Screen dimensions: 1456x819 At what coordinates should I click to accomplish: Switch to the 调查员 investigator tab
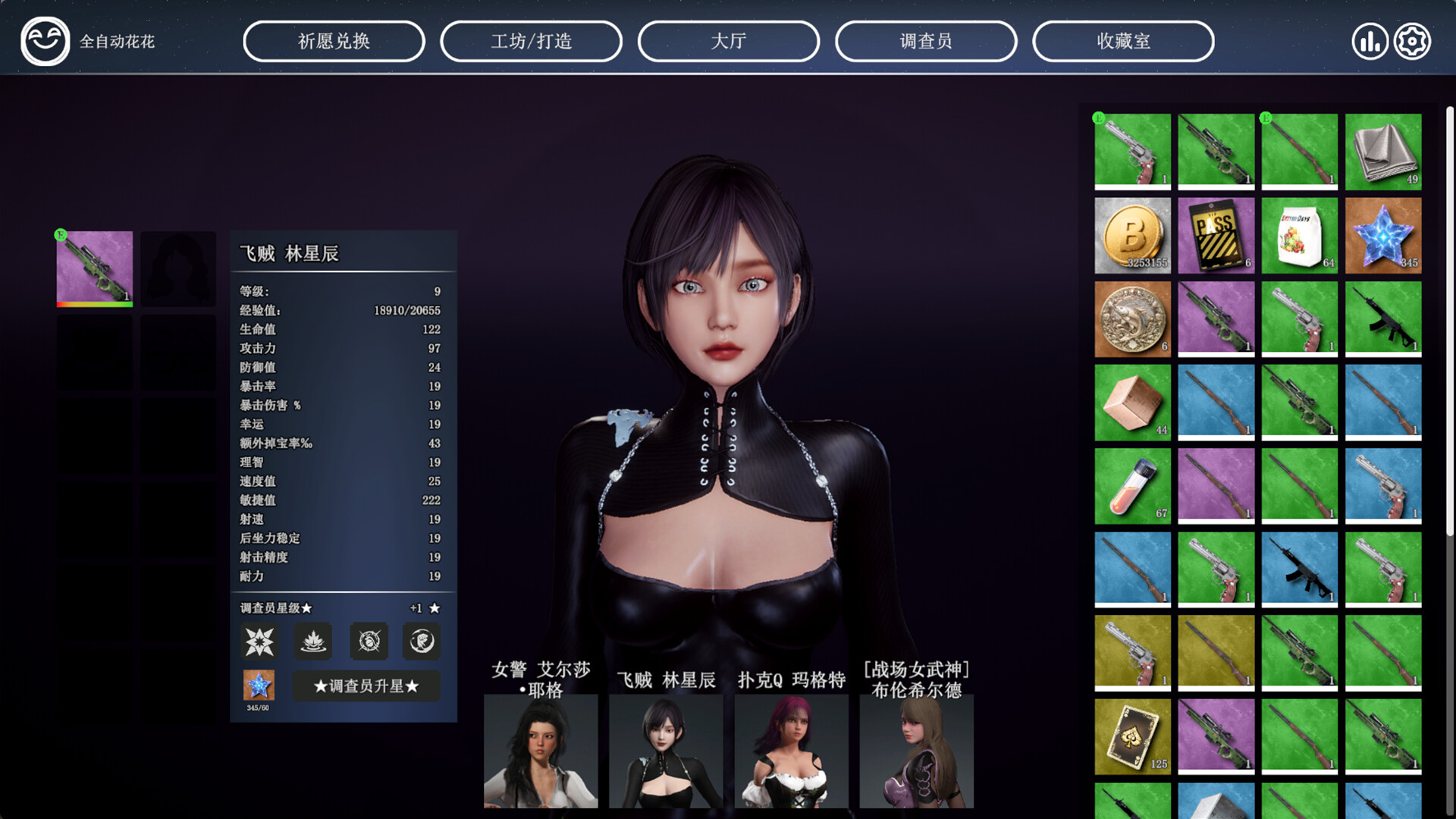pyautogui.click(x=926, y=41)
